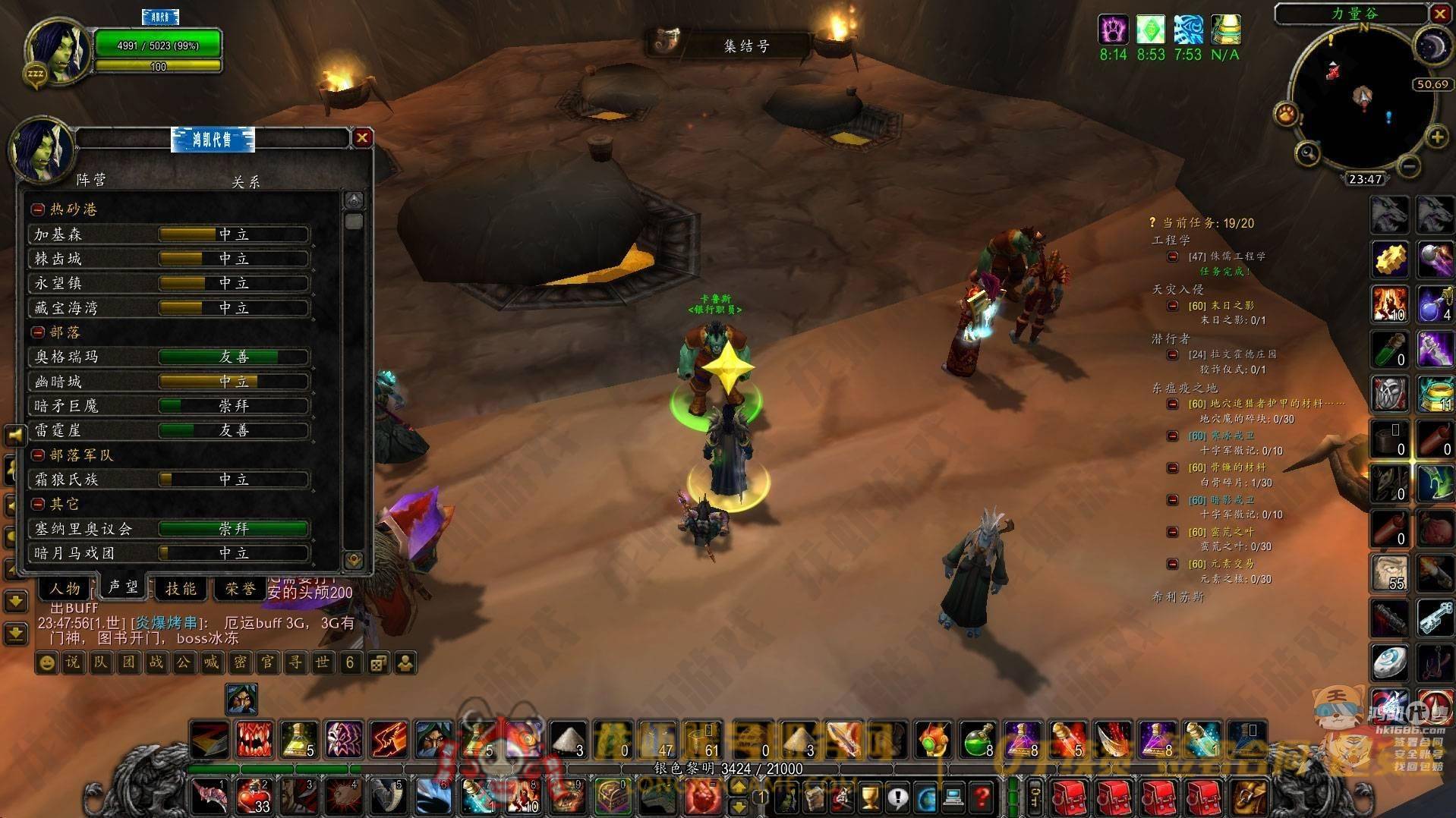Collapse the 热砂港 faction group
1456x818 pixels.
point(38,209)
